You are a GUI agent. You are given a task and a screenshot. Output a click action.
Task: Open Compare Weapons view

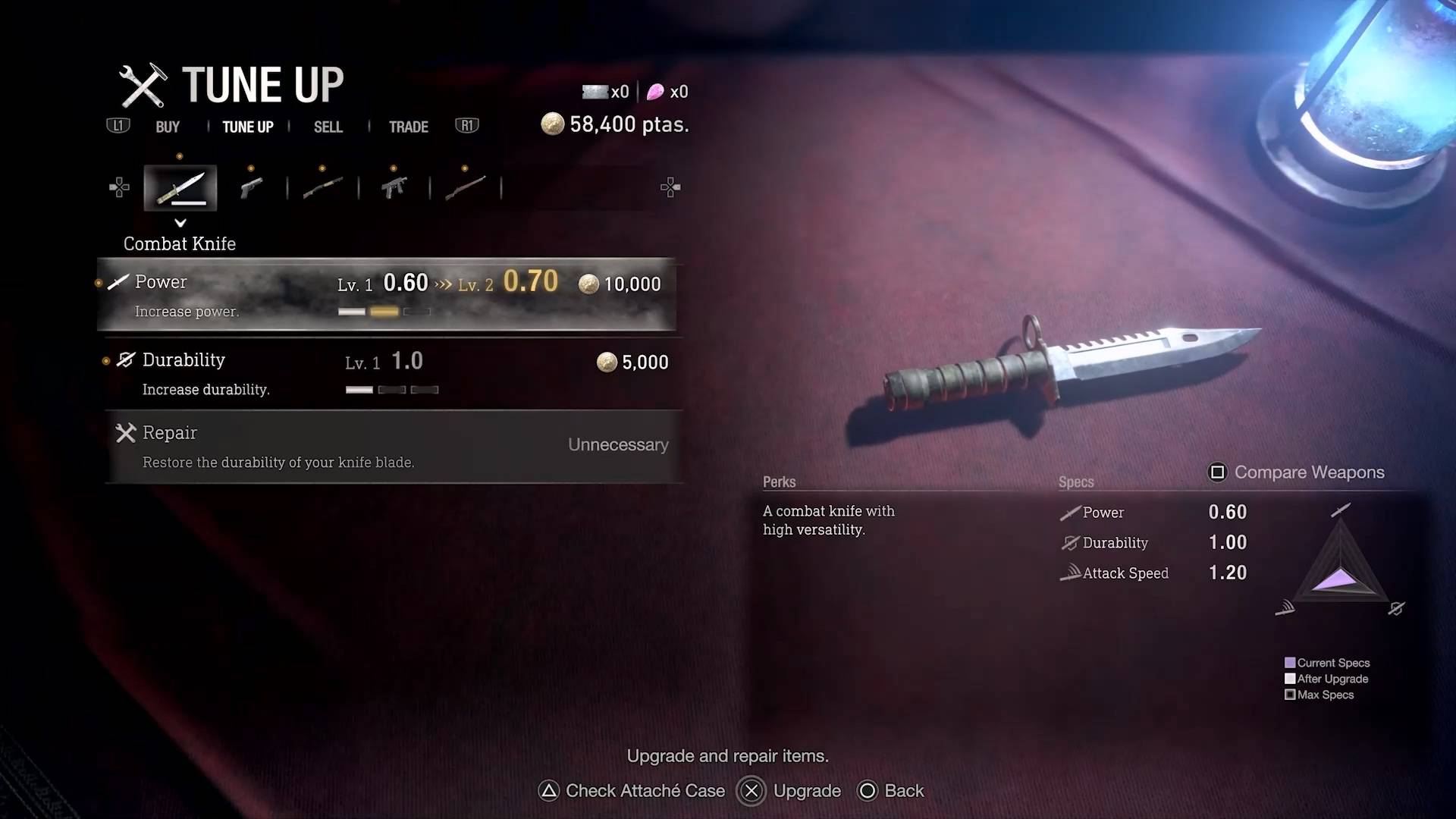1297,472
